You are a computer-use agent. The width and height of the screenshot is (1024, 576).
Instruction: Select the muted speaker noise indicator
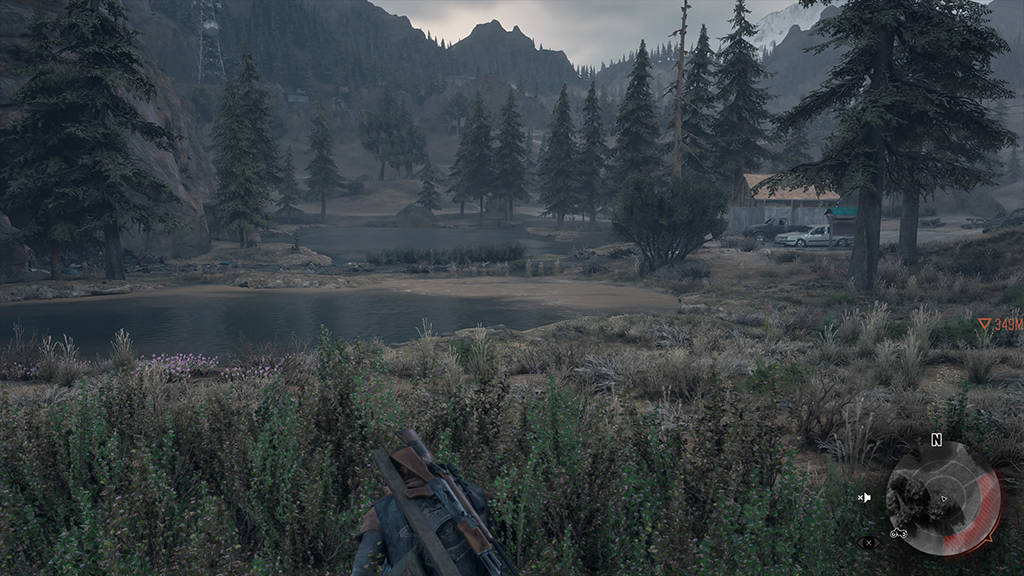point(864,497)
